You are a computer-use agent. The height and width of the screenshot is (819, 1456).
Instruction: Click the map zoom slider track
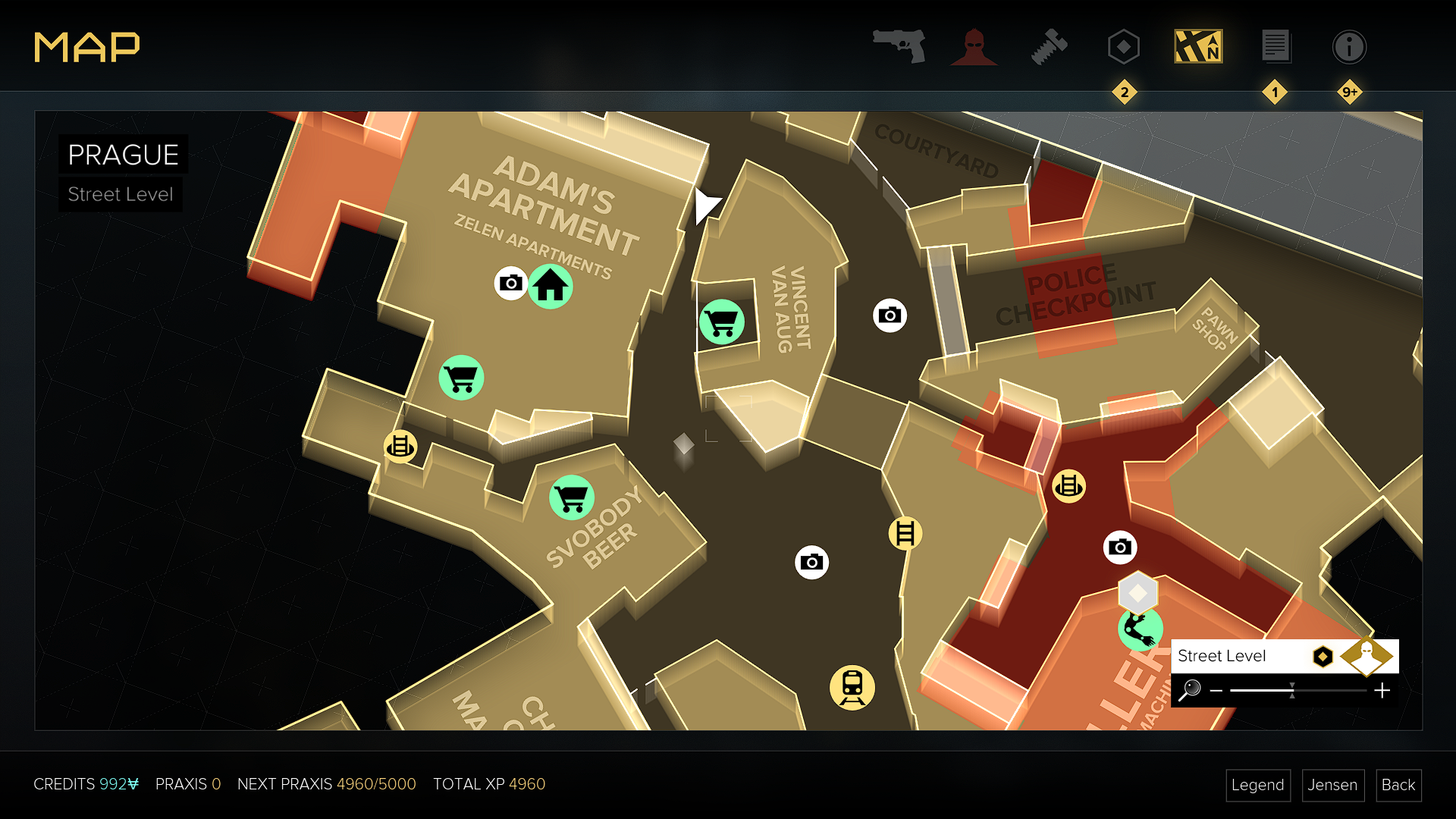point(1298,690)
